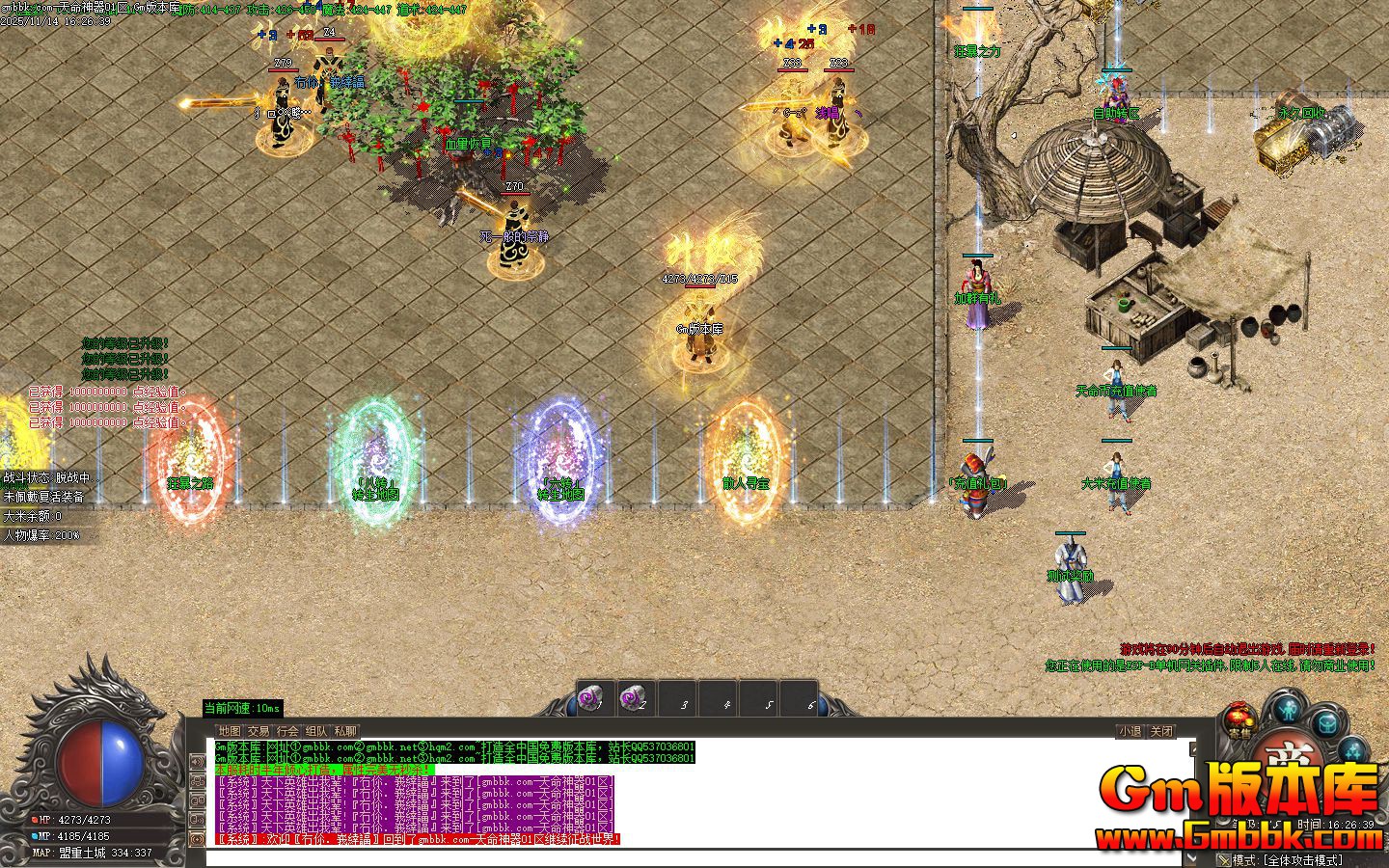
Task: Open the character panel orb icon
Action: click(1287, 711)
